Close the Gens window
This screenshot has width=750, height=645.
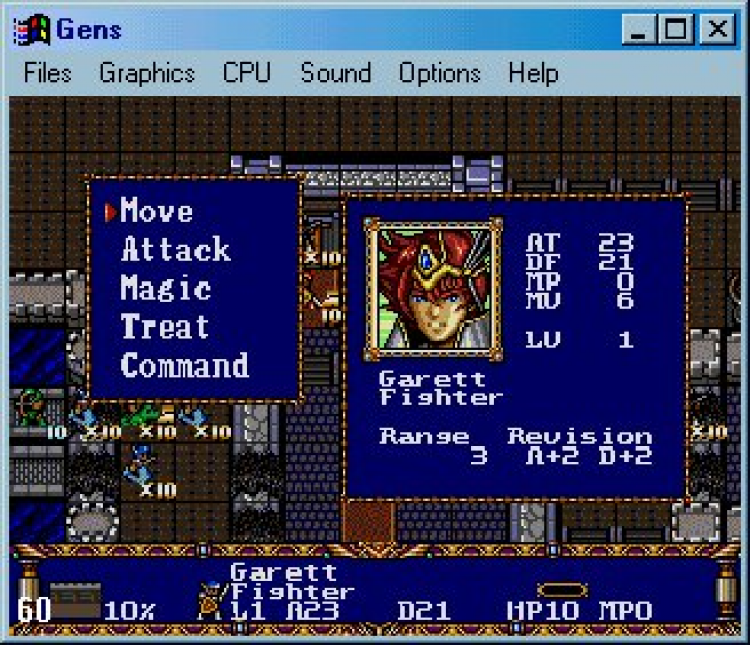[x=717, y=29]
